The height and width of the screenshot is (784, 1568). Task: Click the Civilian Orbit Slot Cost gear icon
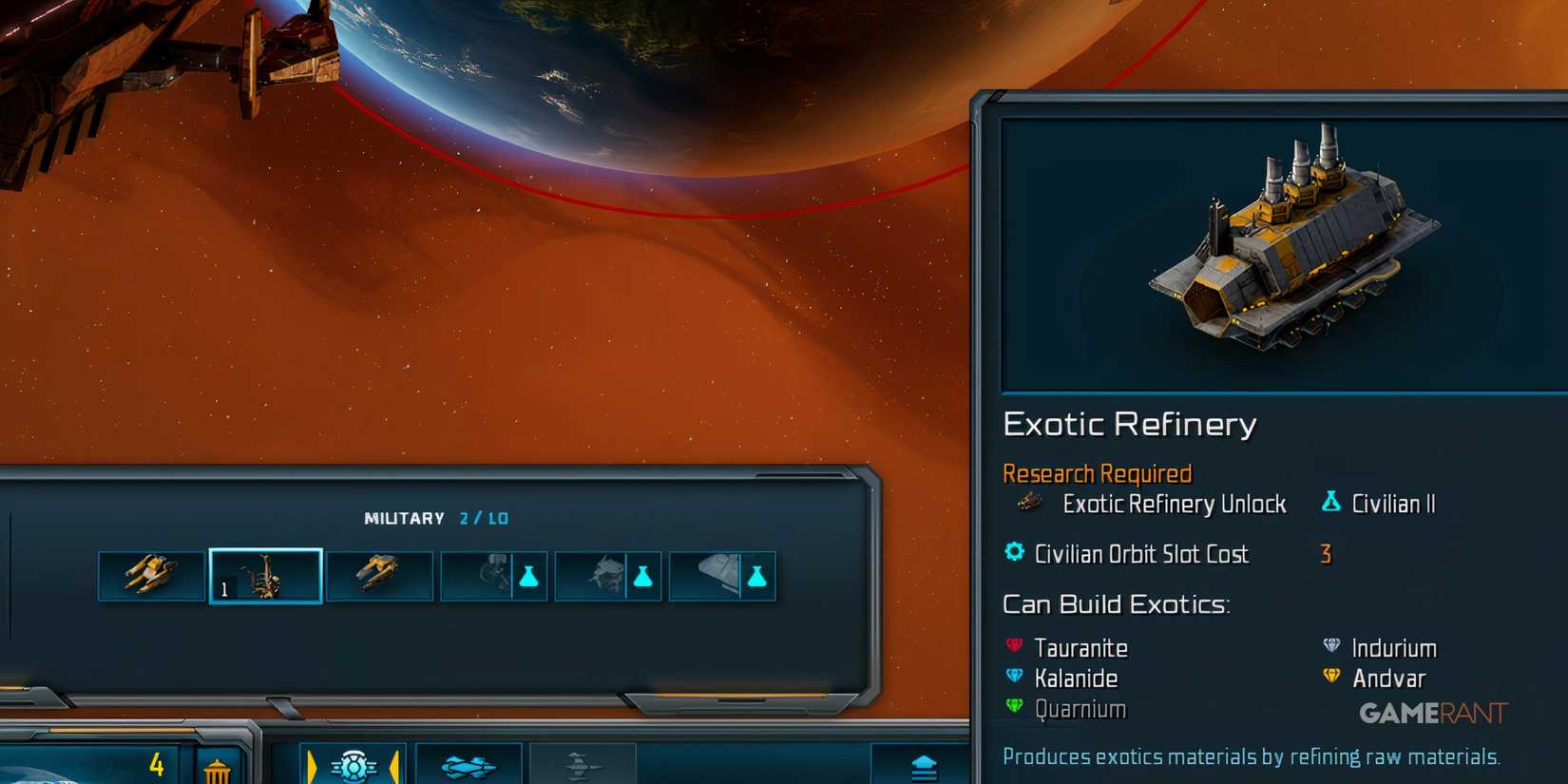point(1013,554)
